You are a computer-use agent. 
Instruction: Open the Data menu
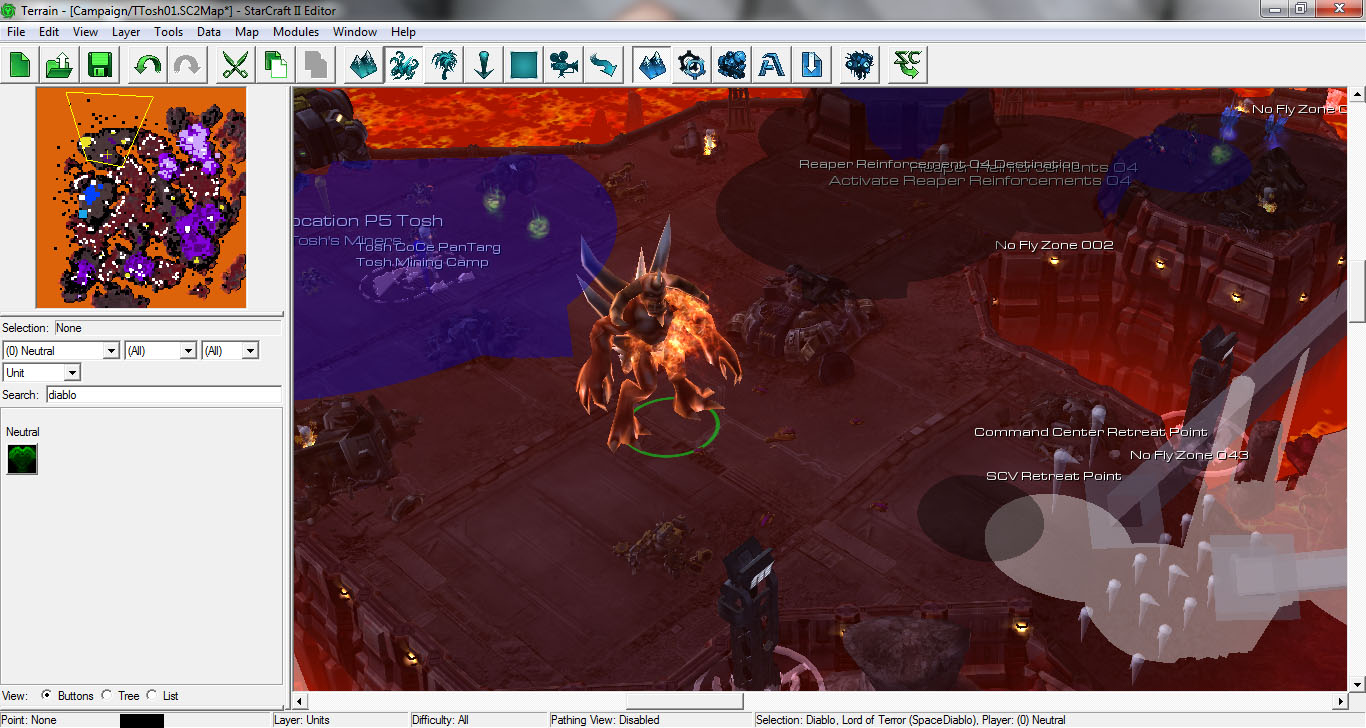click(209, 32)
